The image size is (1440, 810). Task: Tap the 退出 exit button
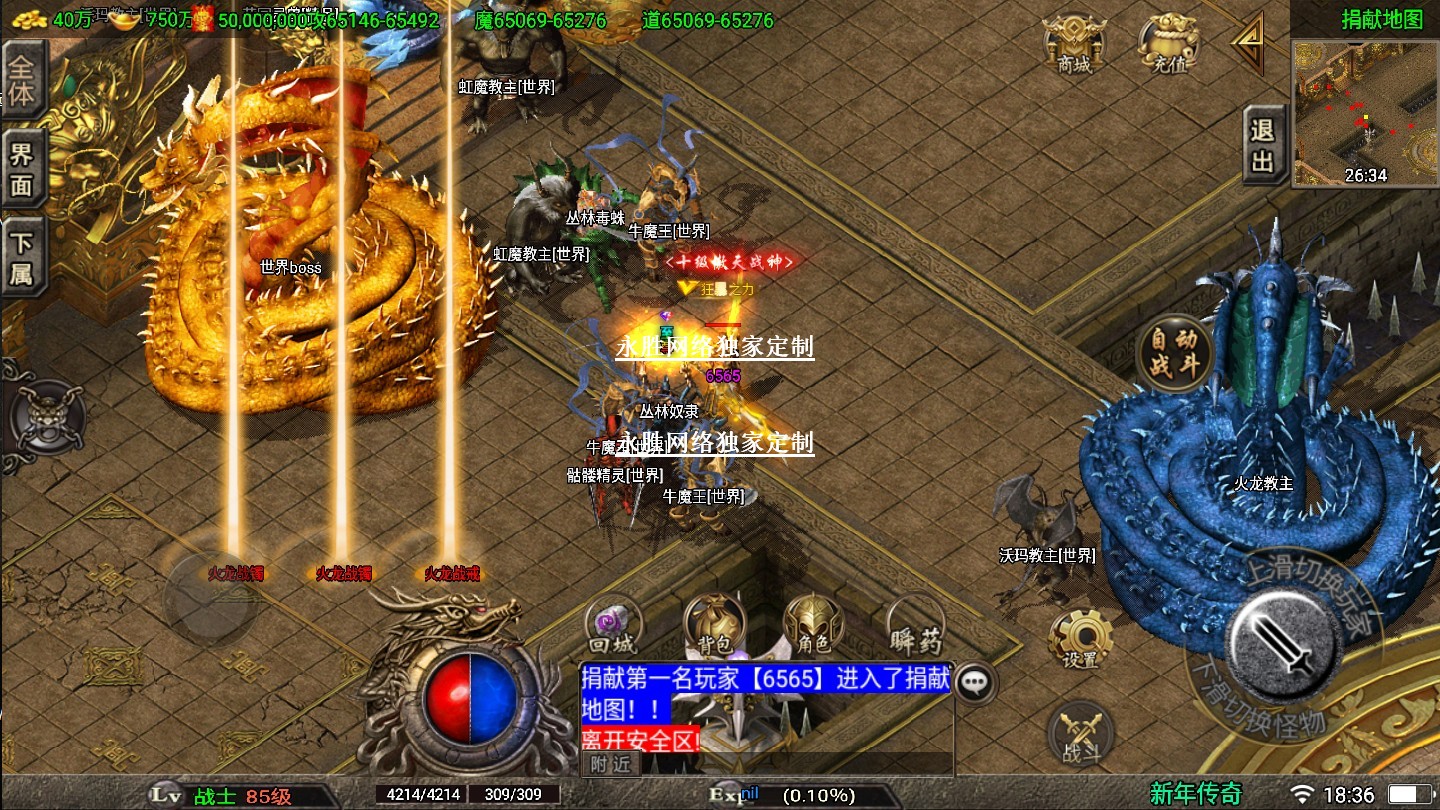1264,146
